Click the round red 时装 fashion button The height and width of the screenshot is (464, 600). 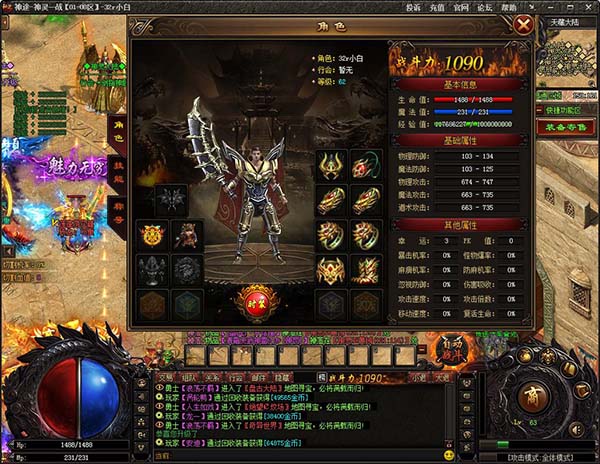tap(254, 299)
